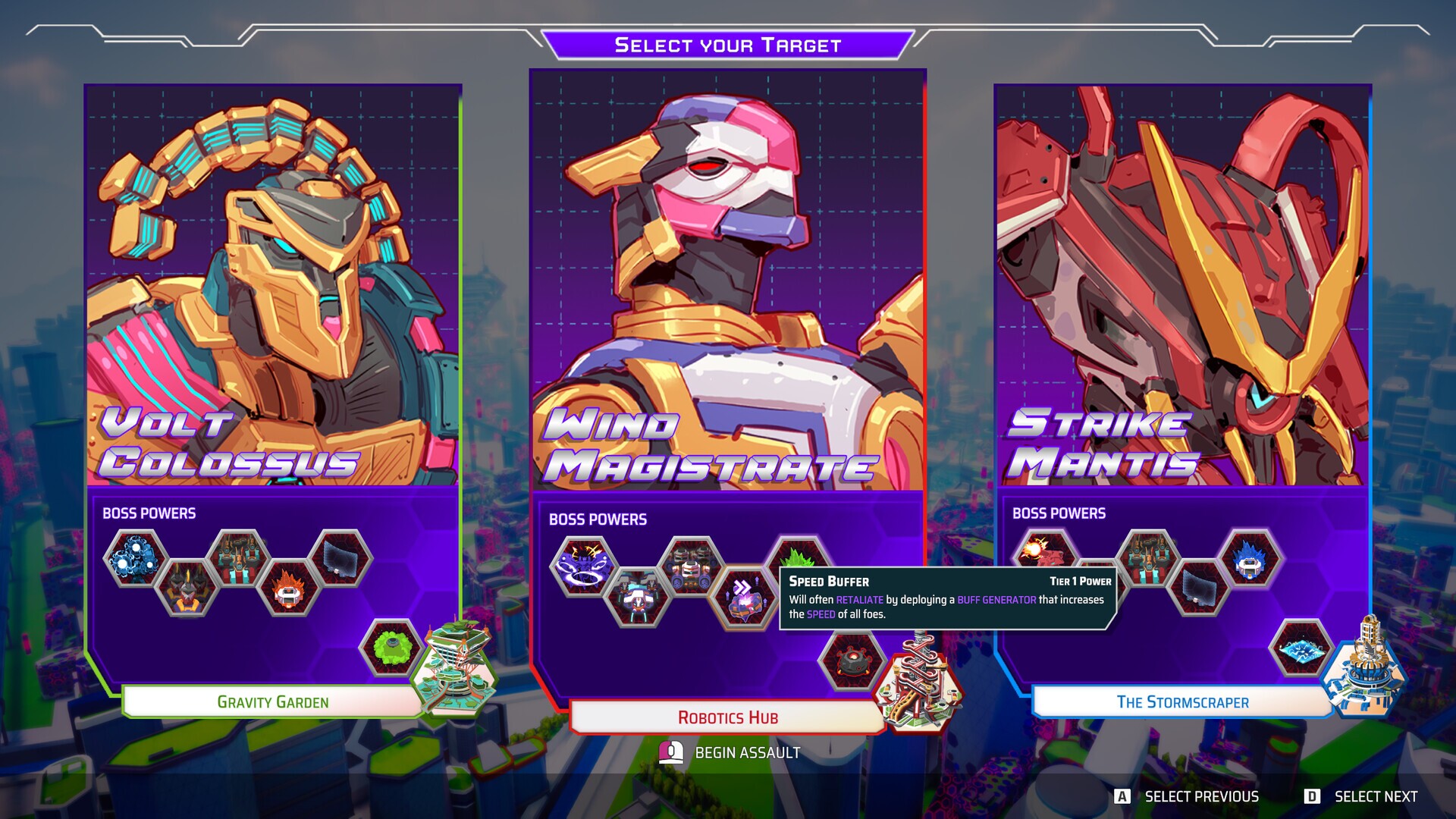1456x819 pixels.
Task: Click BEGIN ASSAULT to start the attack
Action: coord(747,753)
